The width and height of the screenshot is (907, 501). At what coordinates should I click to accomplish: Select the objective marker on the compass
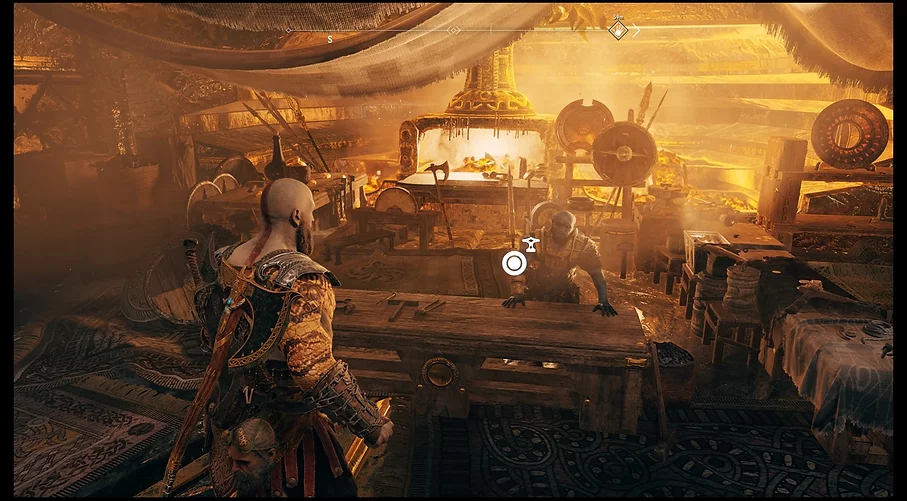[619, 30]
